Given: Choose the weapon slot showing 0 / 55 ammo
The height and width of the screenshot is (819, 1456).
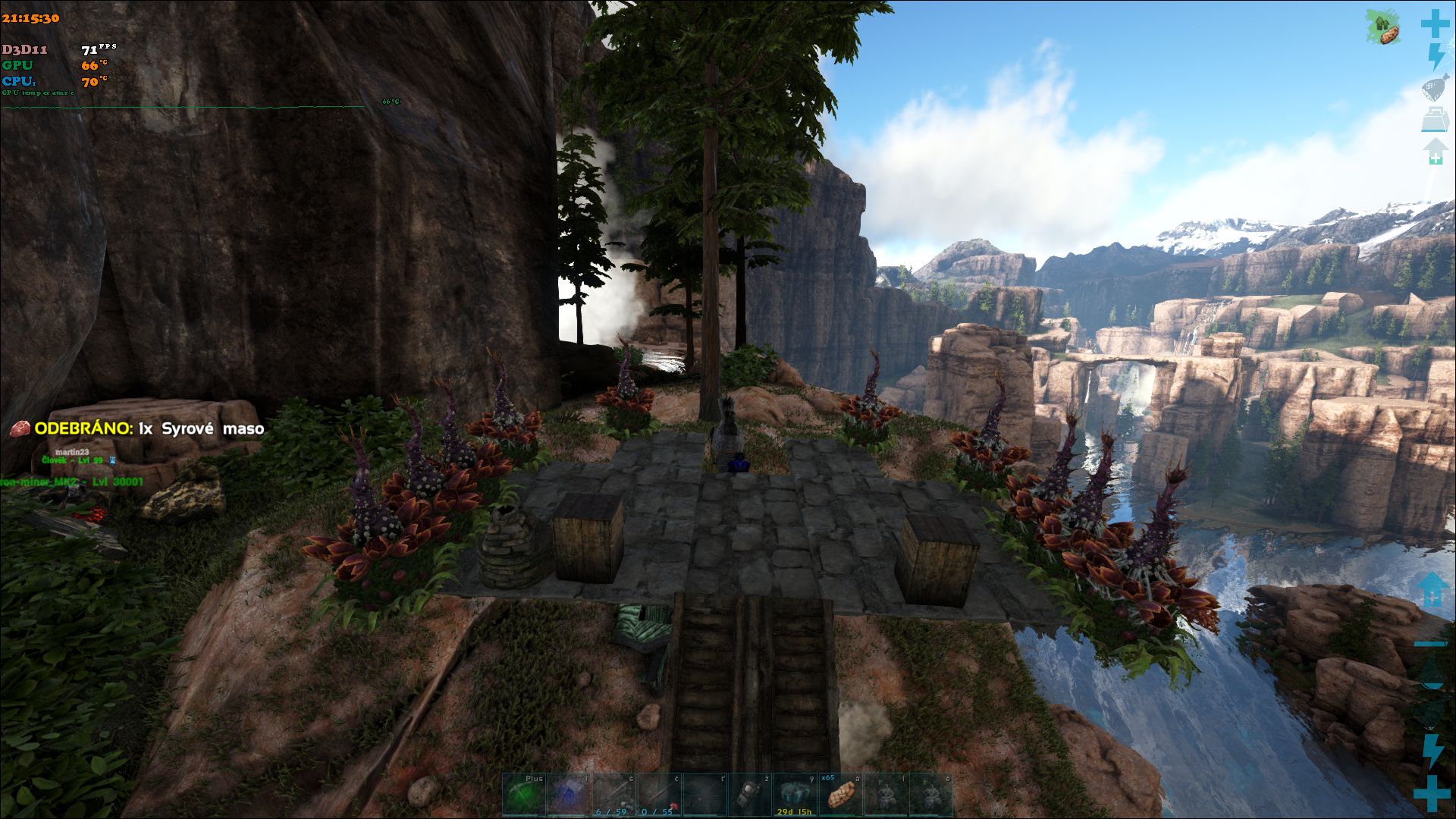Looking at the screenshot, I should pos(659,795).
